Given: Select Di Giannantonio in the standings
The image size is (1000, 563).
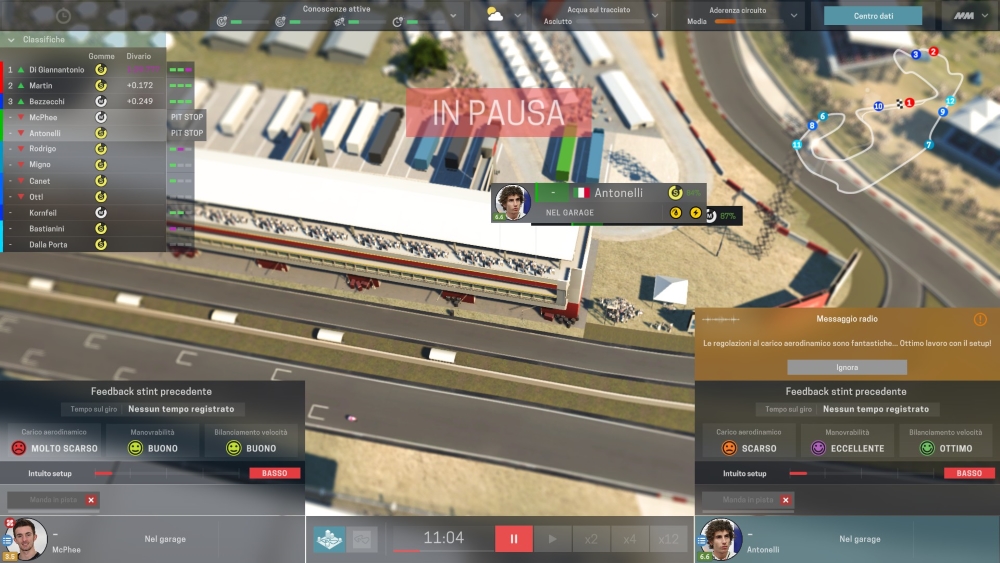Looking at the screenshot, I should click(x=56, y=70).
